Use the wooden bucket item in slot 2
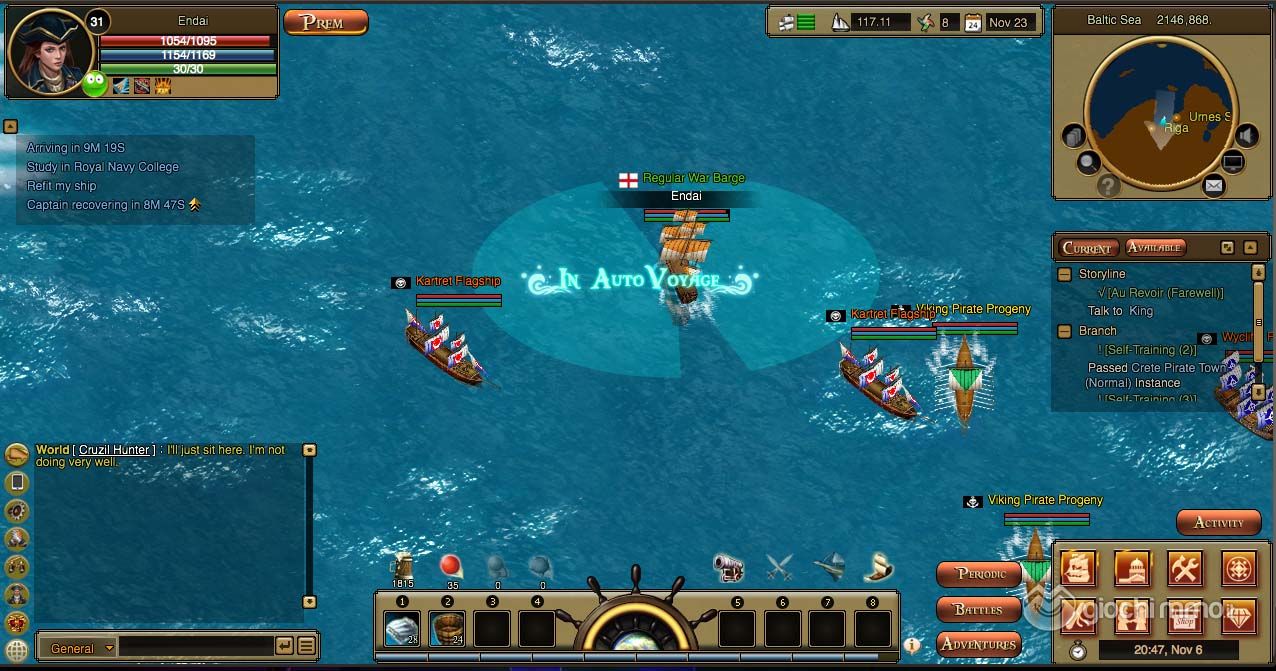Image resolution: width=1276 pixels, height=671 pixels. pyautogui.click(x=447, y=629)
